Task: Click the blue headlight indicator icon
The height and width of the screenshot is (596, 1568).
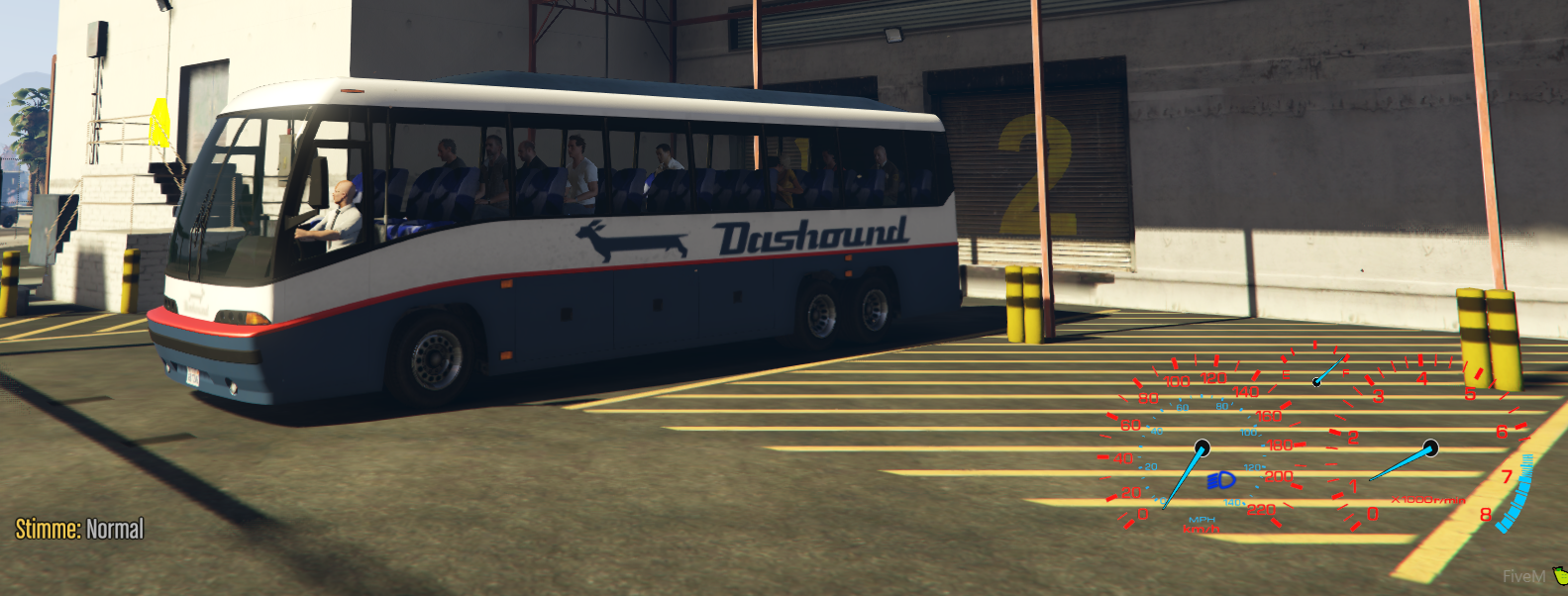Action: pyautogui.click(x=1221, y=481)
